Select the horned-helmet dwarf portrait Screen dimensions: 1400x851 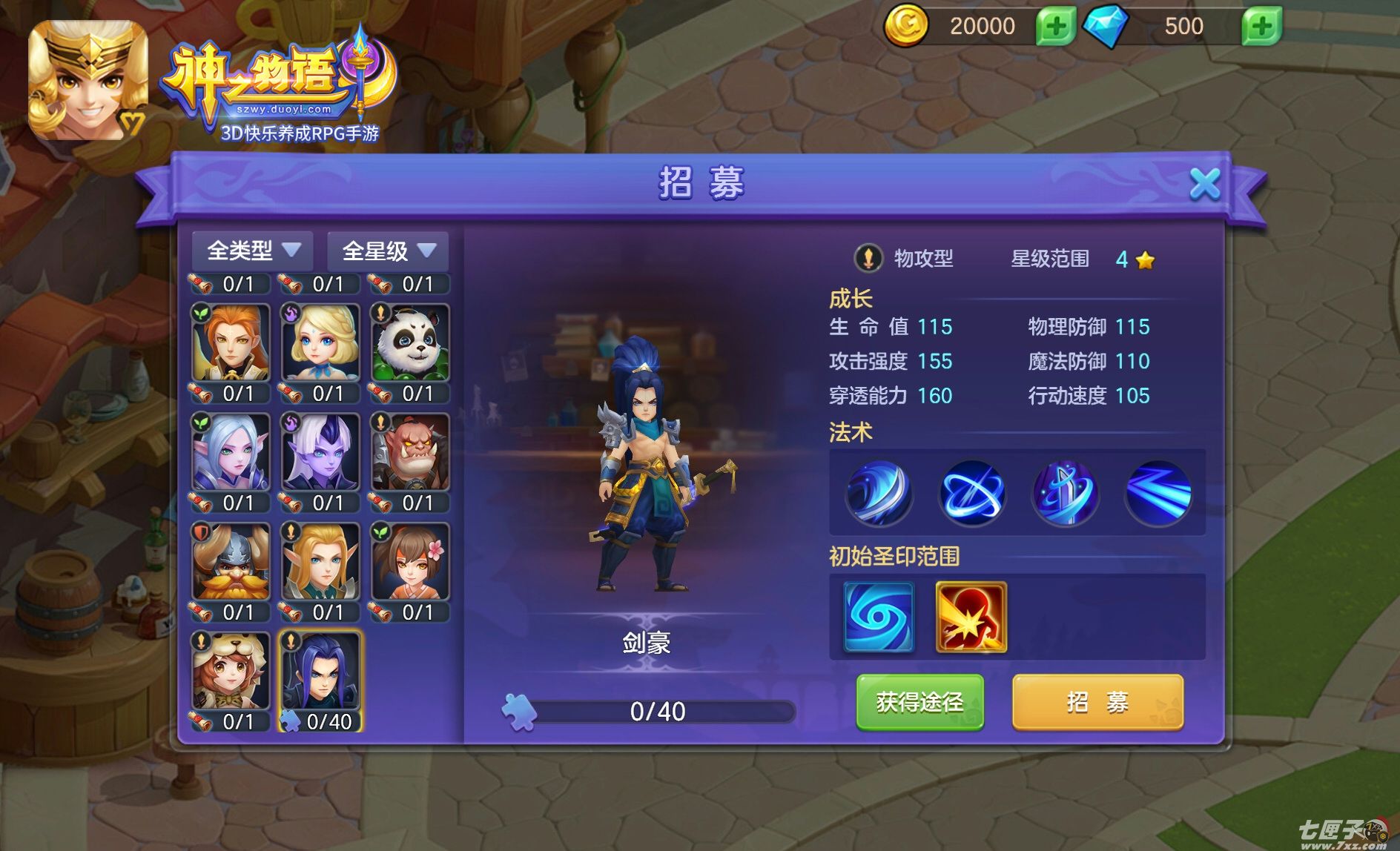coord(231,562)
